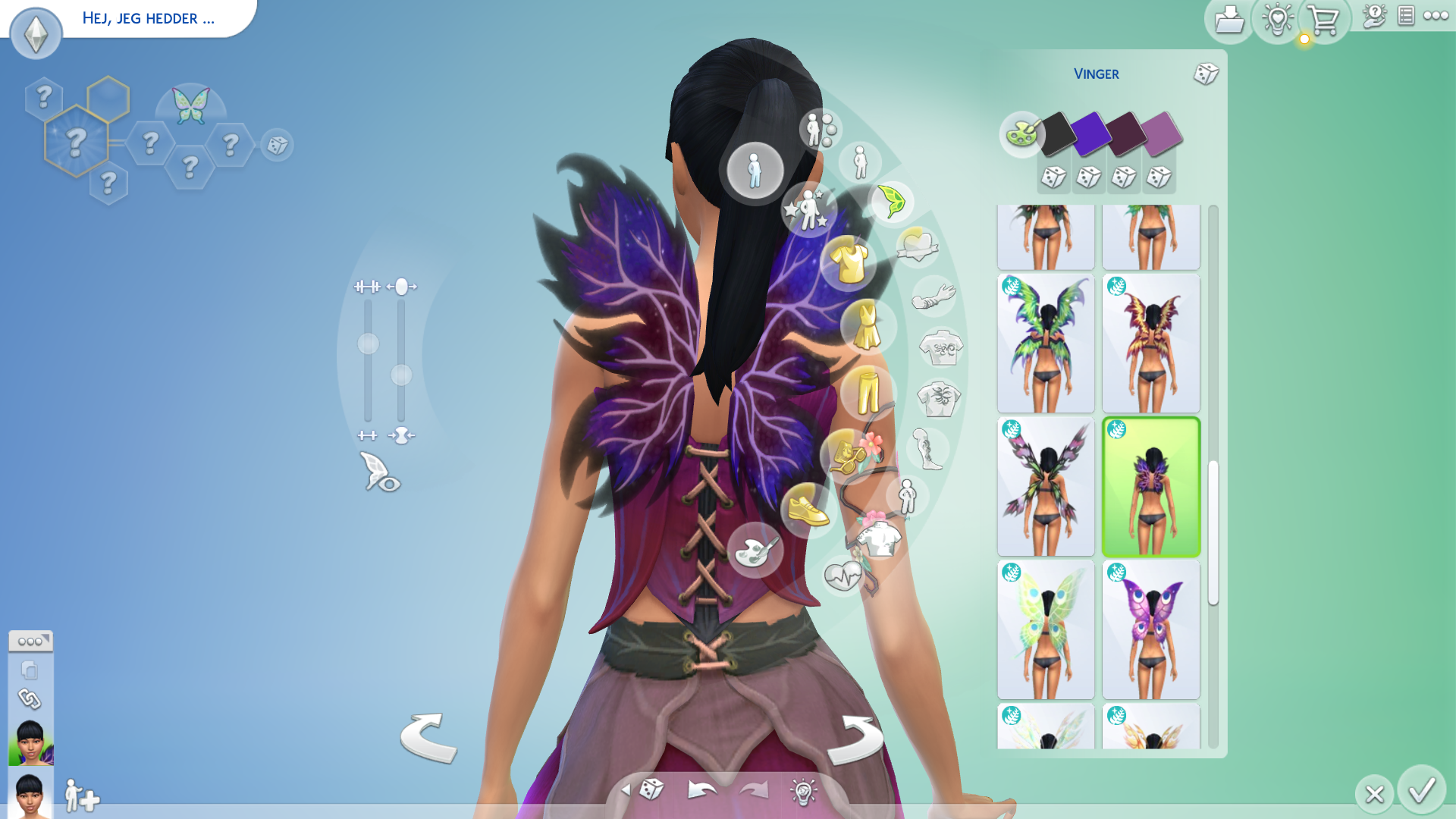Viewport: 1456px width, 819px height.
Task: Choose the purple butterfly wings thumbnail
Action: coord(1150,630)
